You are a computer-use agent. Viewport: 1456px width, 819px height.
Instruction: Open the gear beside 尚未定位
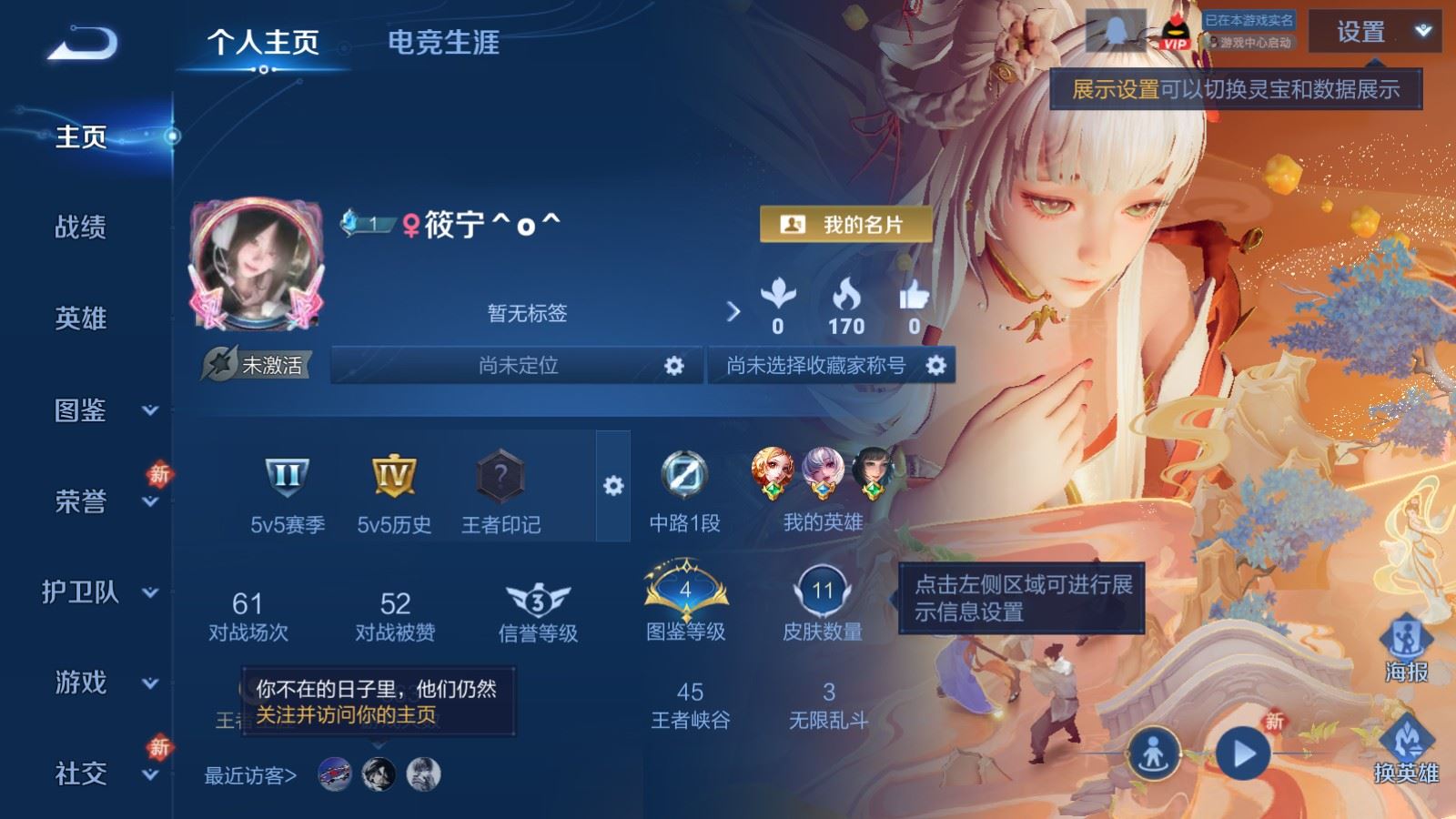(x=673, y=367)
